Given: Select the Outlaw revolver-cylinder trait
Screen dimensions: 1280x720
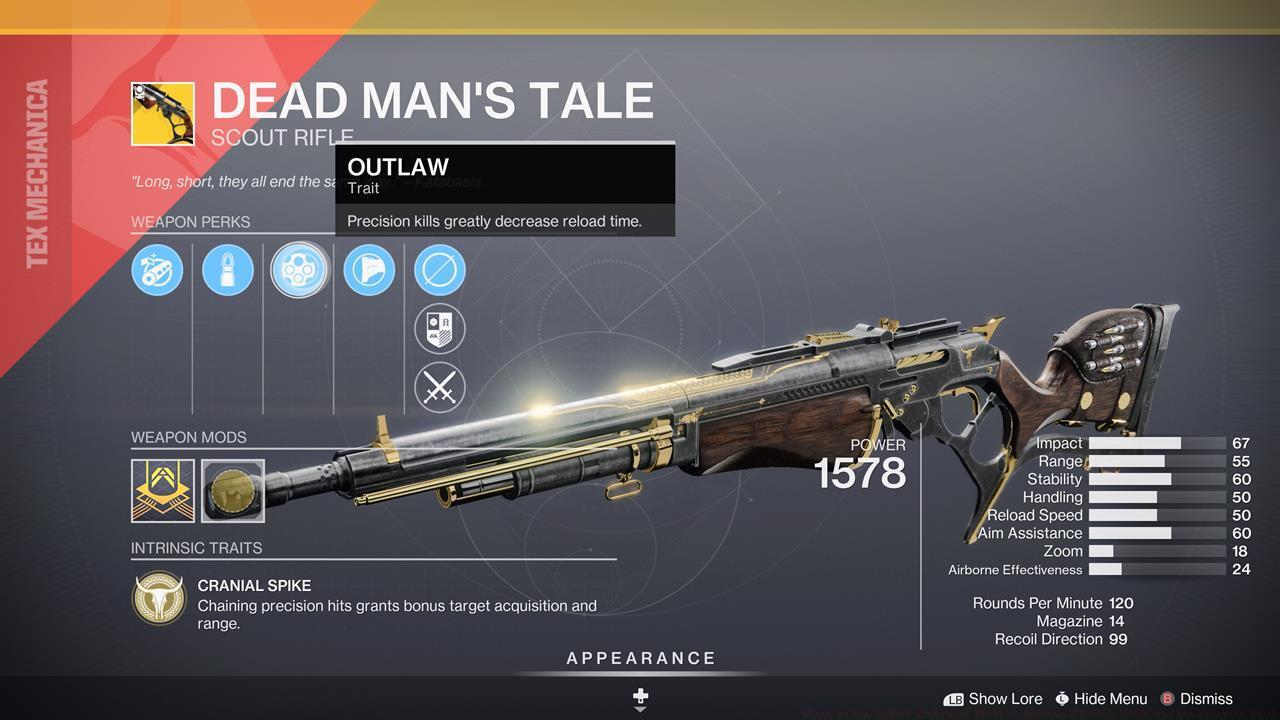Looking at the screenshot, I should [x=299, y=270].
